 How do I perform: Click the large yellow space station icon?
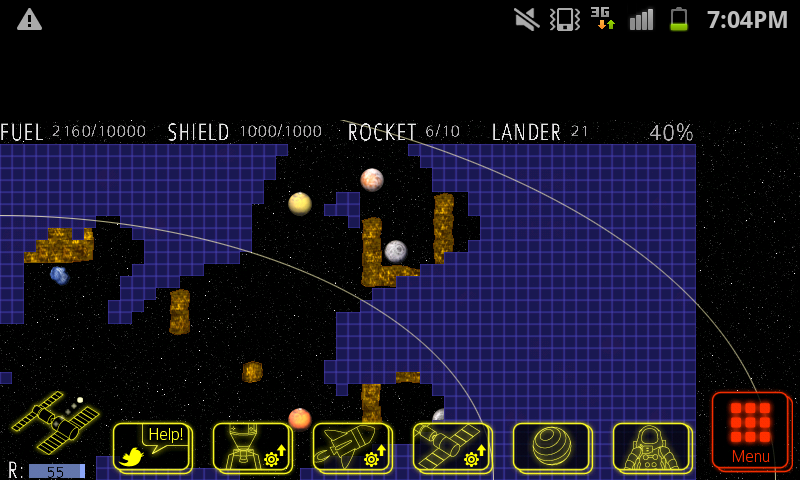[55, 422]
